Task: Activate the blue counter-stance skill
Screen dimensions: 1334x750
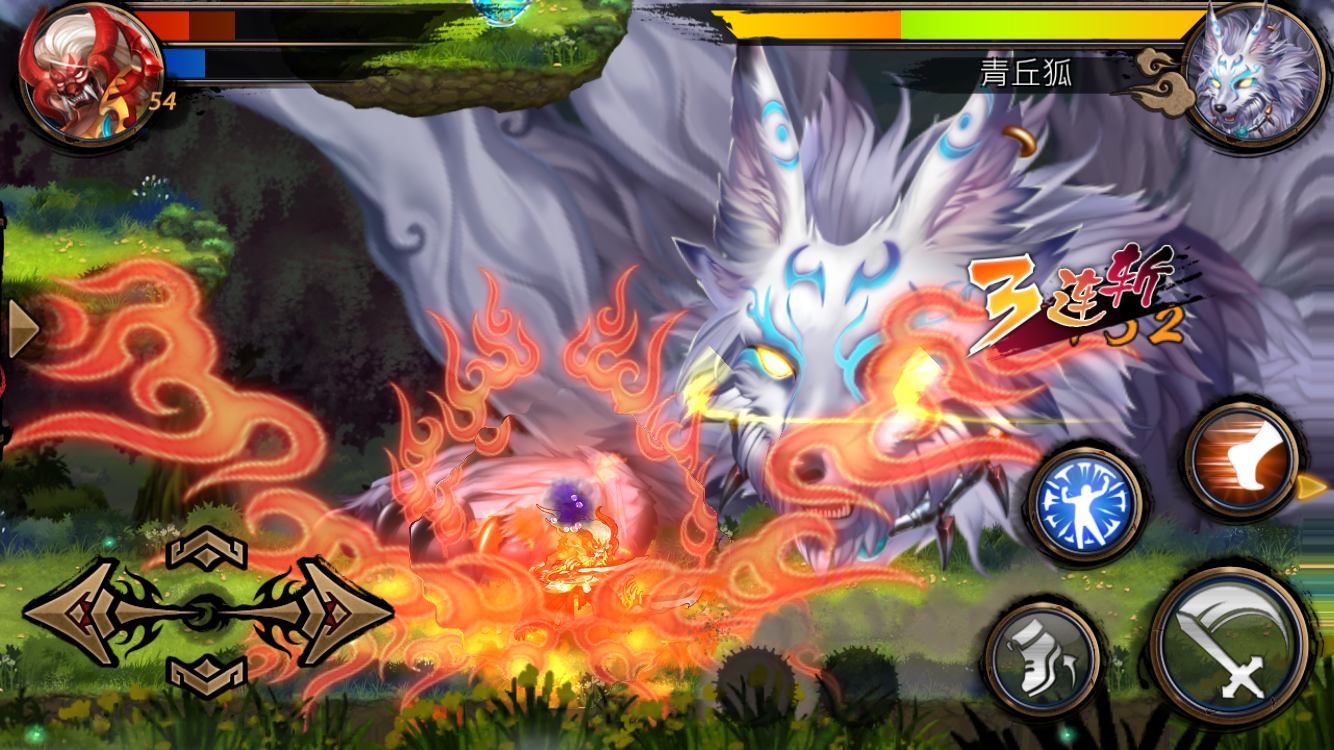Action: click(1086, 502)
